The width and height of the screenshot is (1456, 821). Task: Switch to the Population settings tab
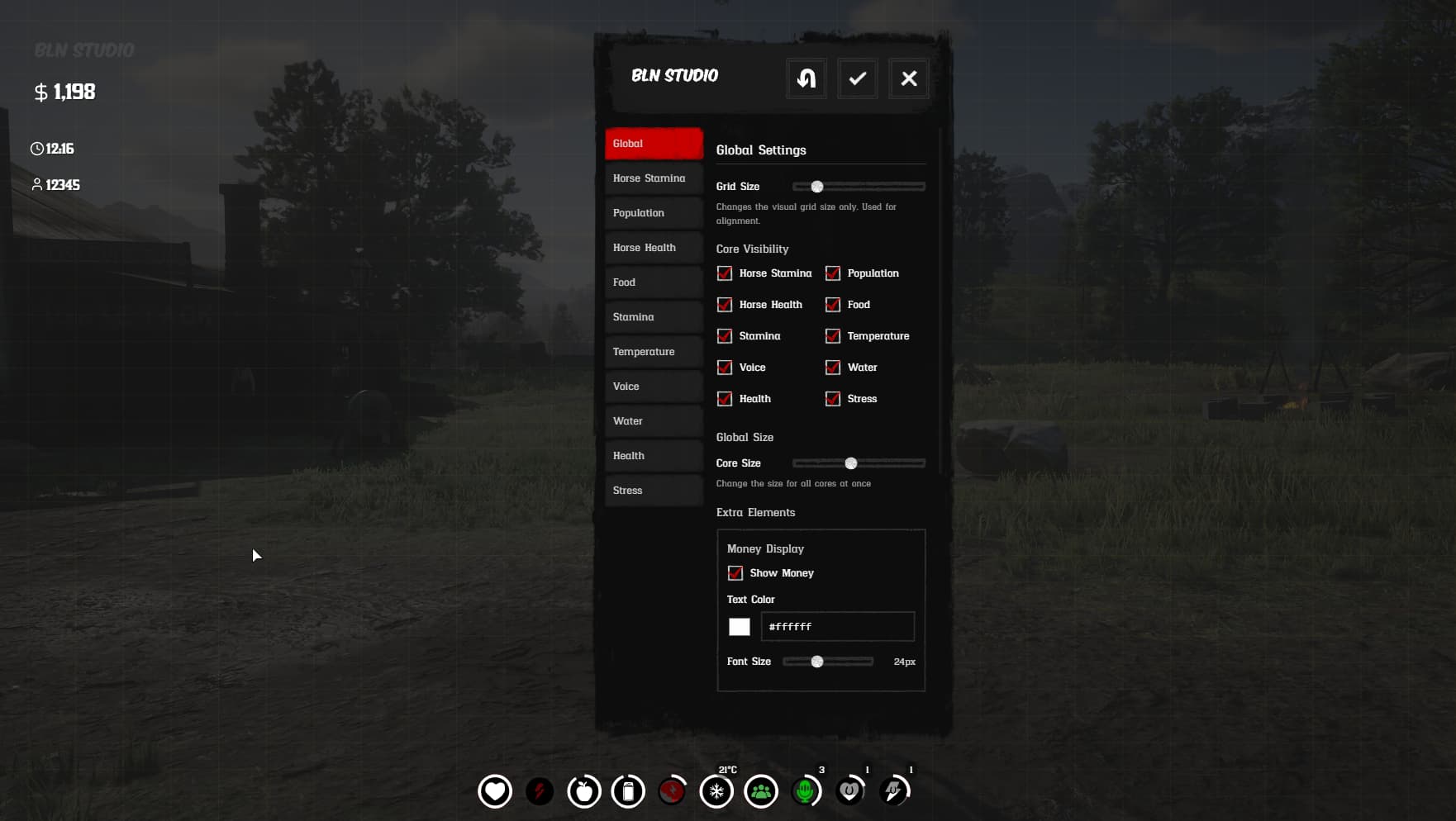click(653, 212)
